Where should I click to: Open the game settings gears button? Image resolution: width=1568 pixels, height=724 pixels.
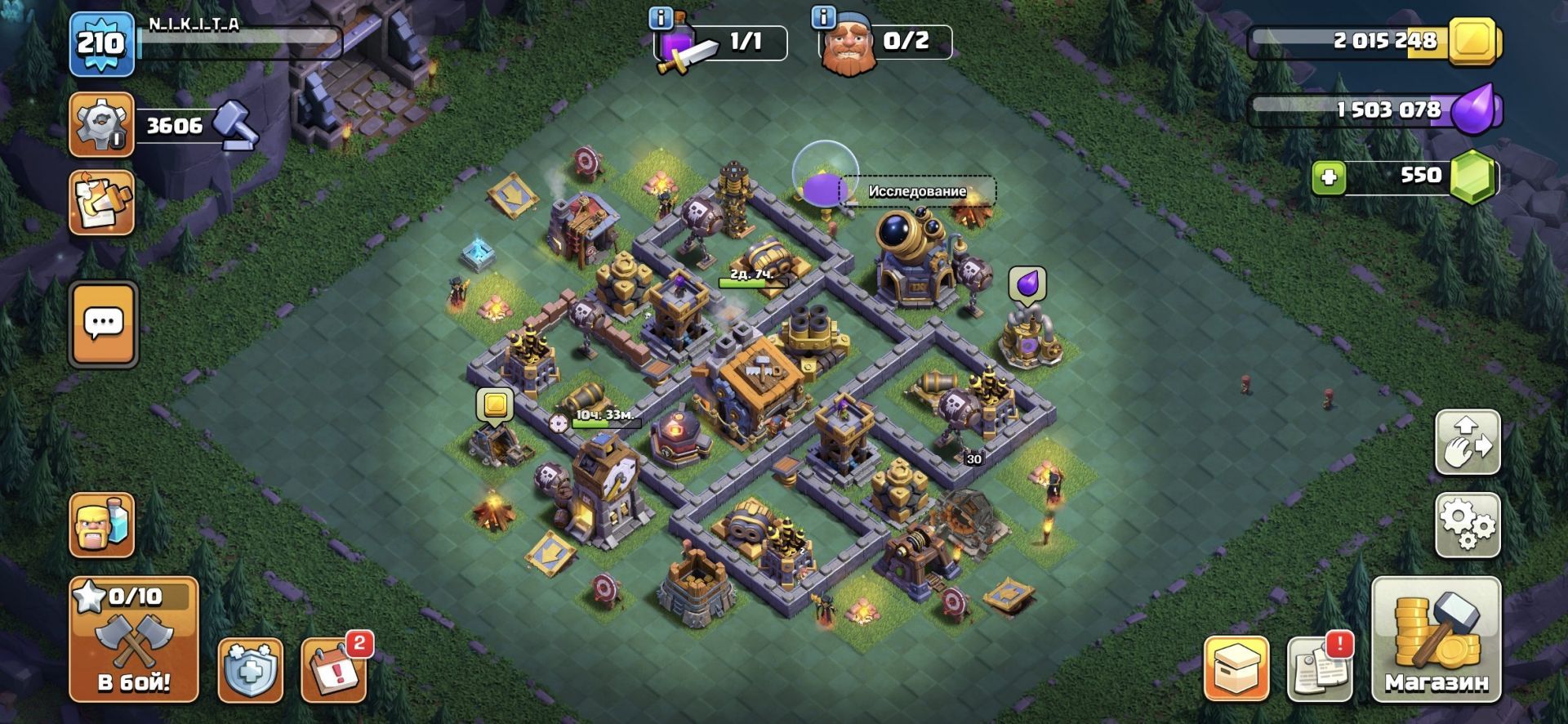(1468, 525)
